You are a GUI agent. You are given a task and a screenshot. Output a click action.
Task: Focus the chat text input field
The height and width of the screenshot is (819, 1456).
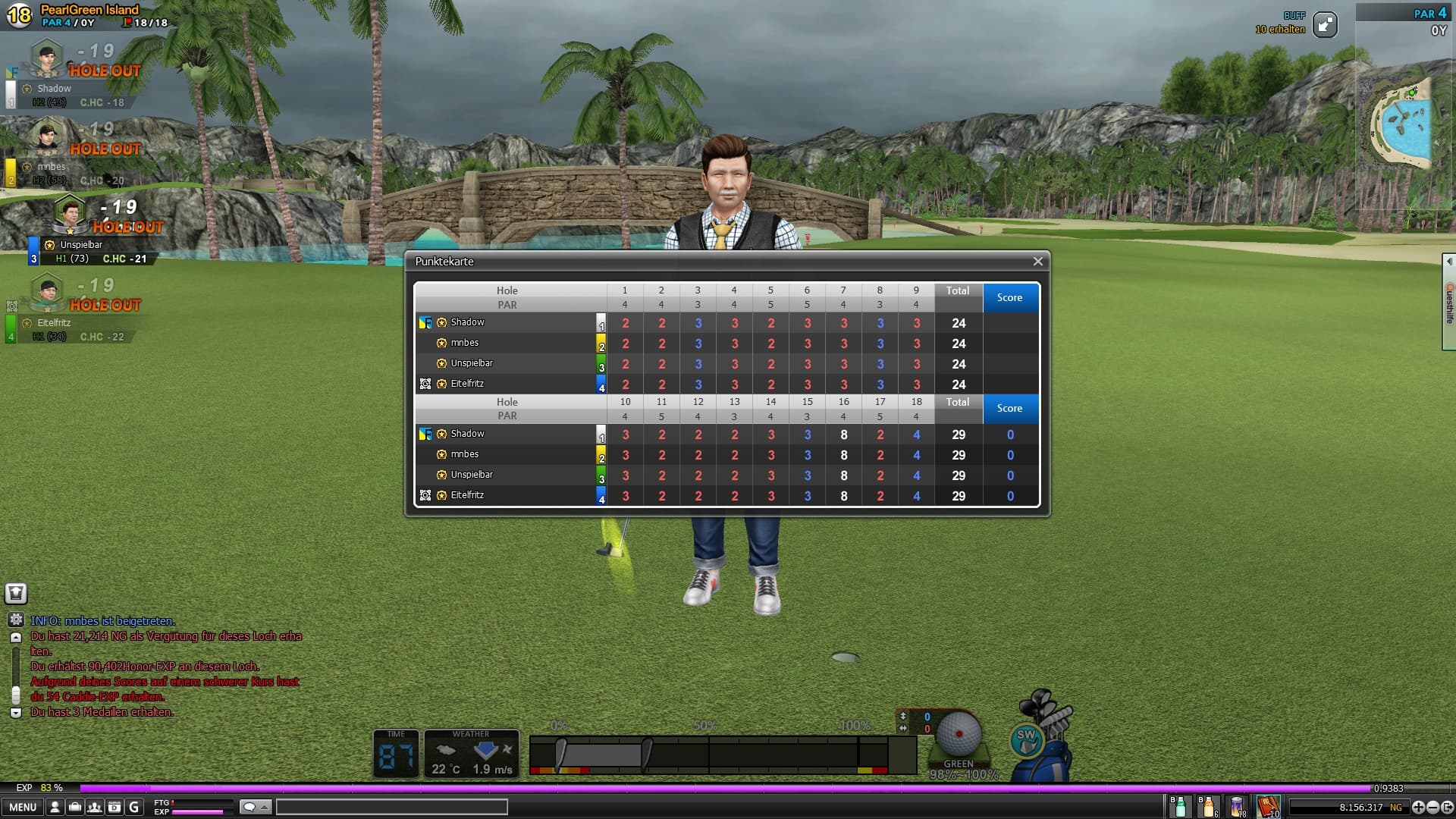pyautogui.click(x=391, y=807)
